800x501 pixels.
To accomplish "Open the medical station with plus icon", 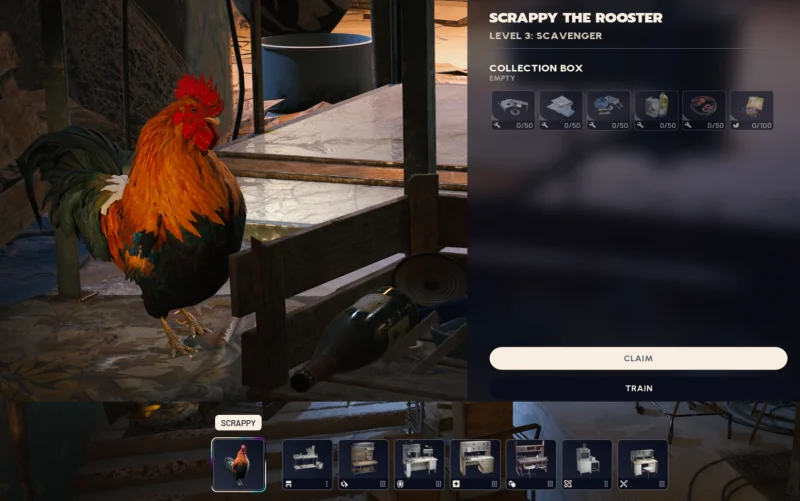I will tap(475, 464).
